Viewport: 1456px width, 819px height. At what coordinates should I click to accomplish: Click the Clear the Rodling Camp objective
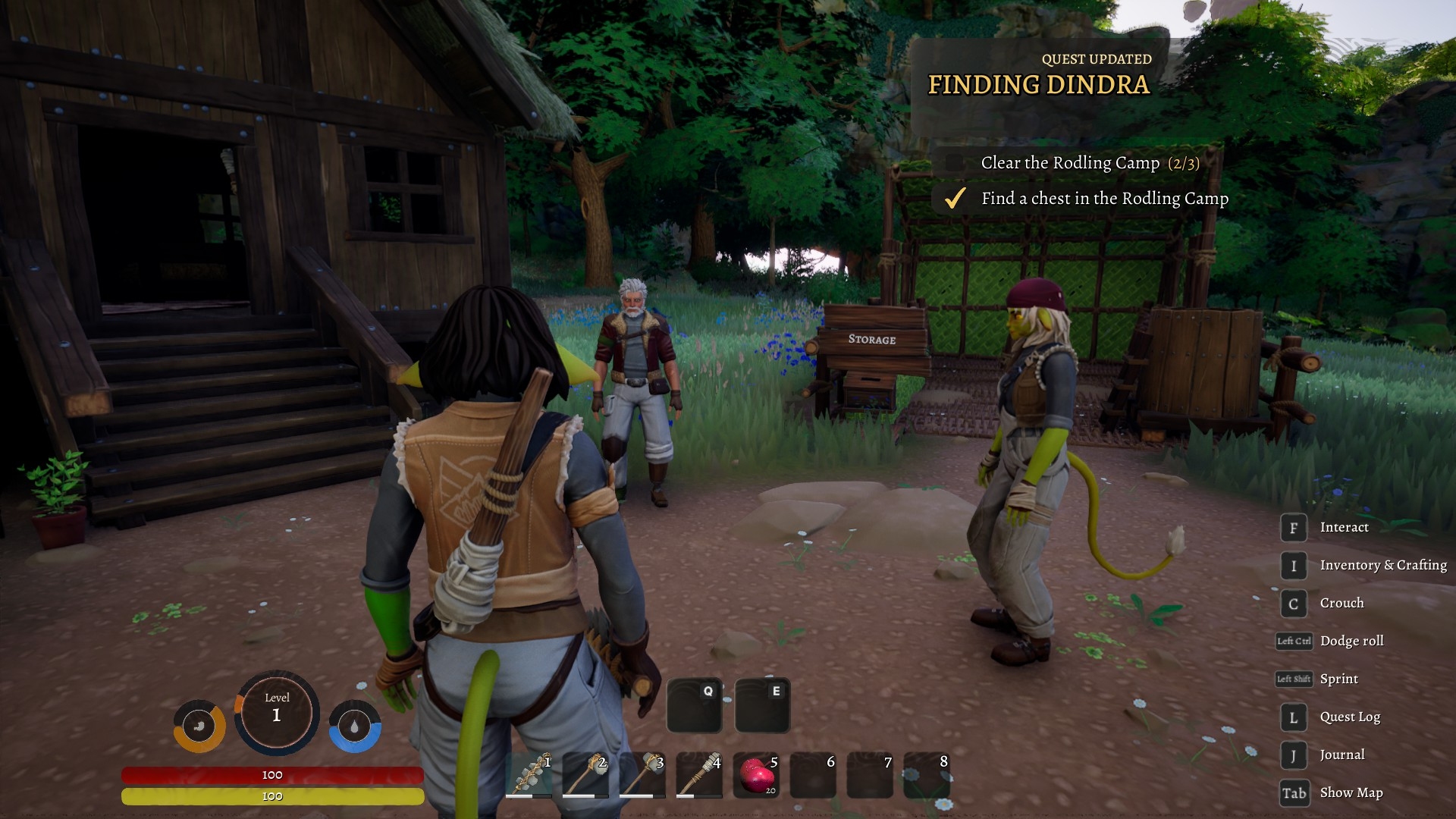[x=1089, y=163]
